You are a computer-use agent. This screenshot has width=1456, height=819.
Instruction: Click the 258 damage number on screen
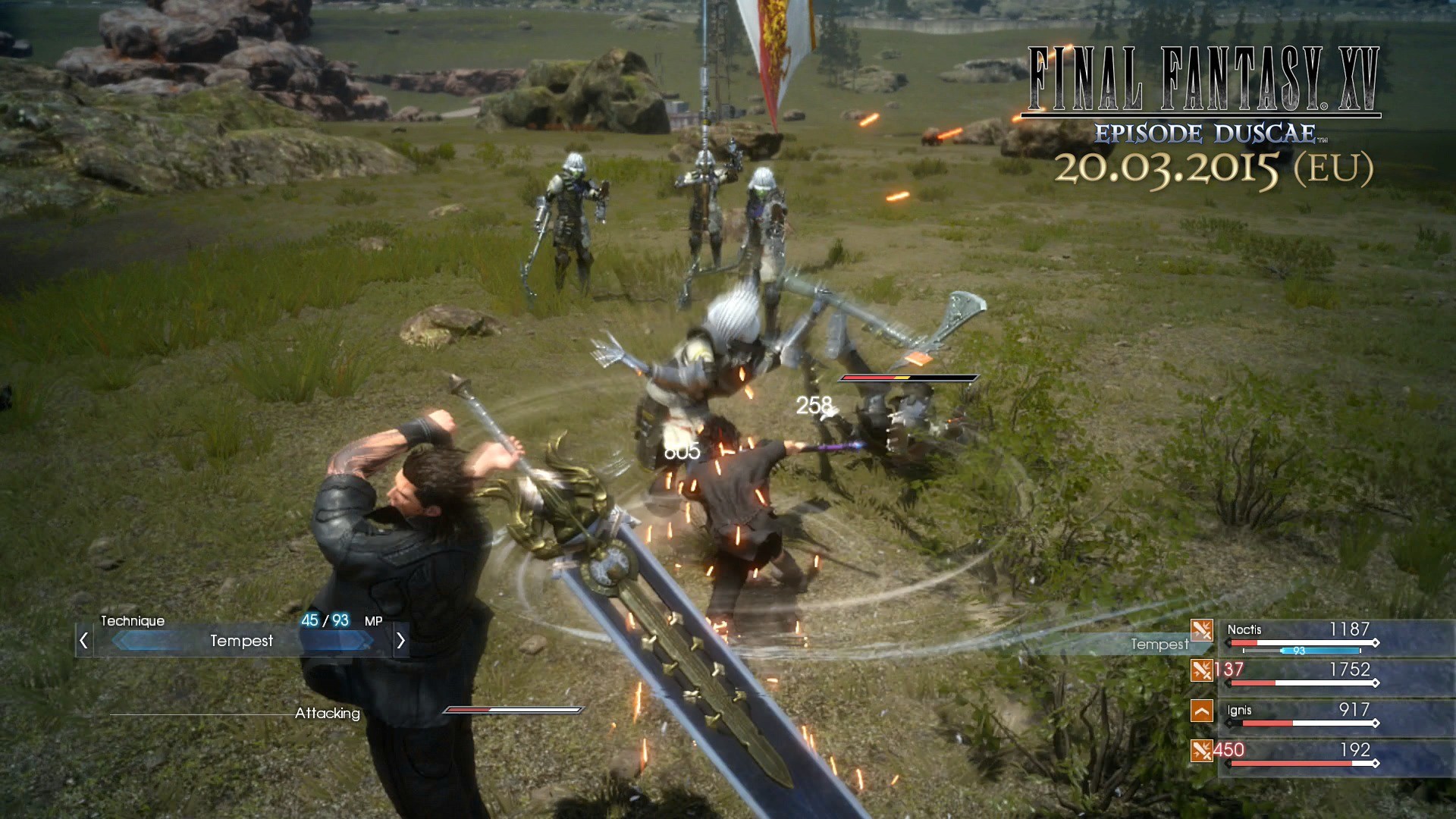814,405
